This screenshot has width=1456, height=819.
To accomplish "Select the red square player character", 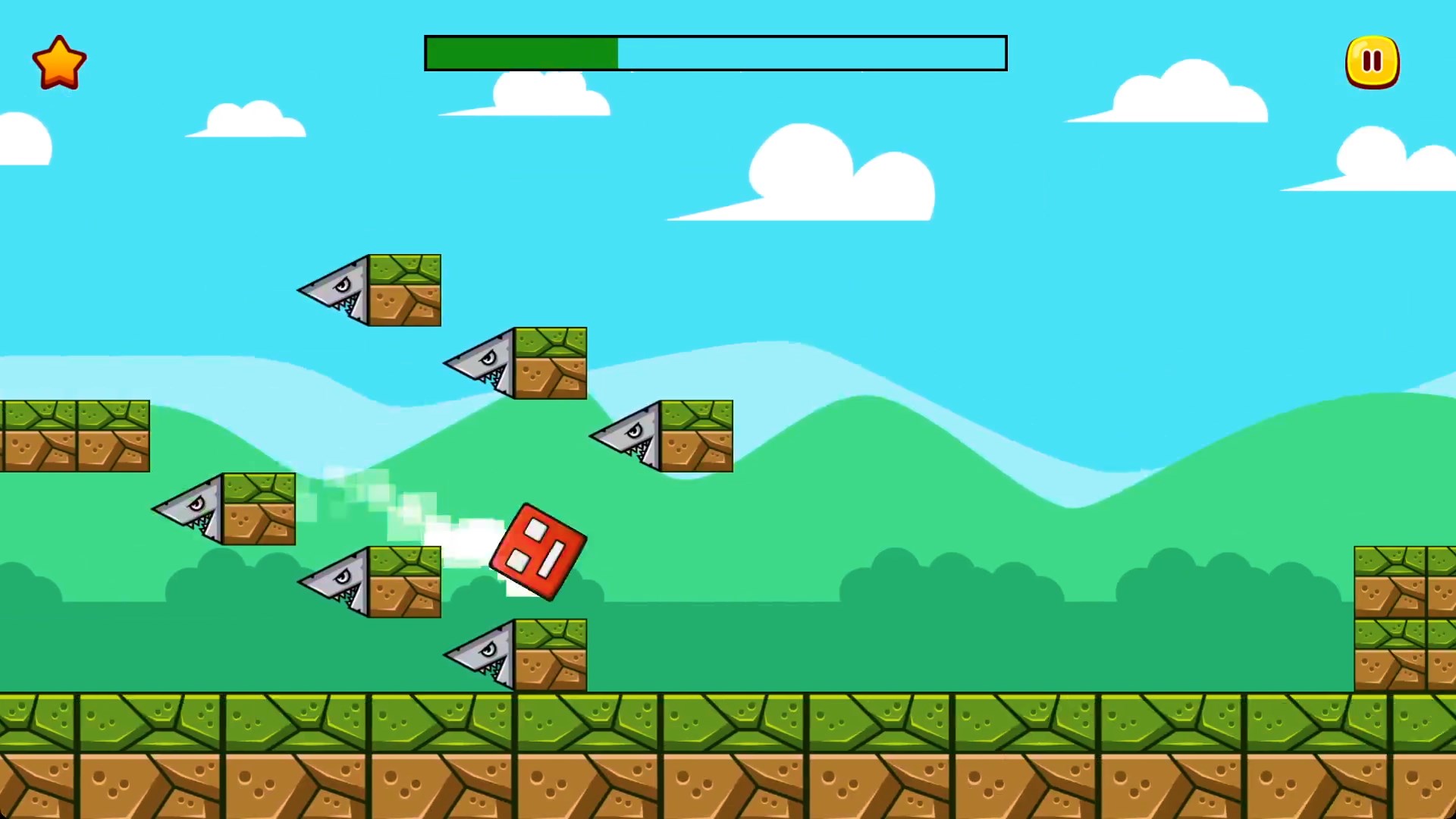I will tap(537, 550).
